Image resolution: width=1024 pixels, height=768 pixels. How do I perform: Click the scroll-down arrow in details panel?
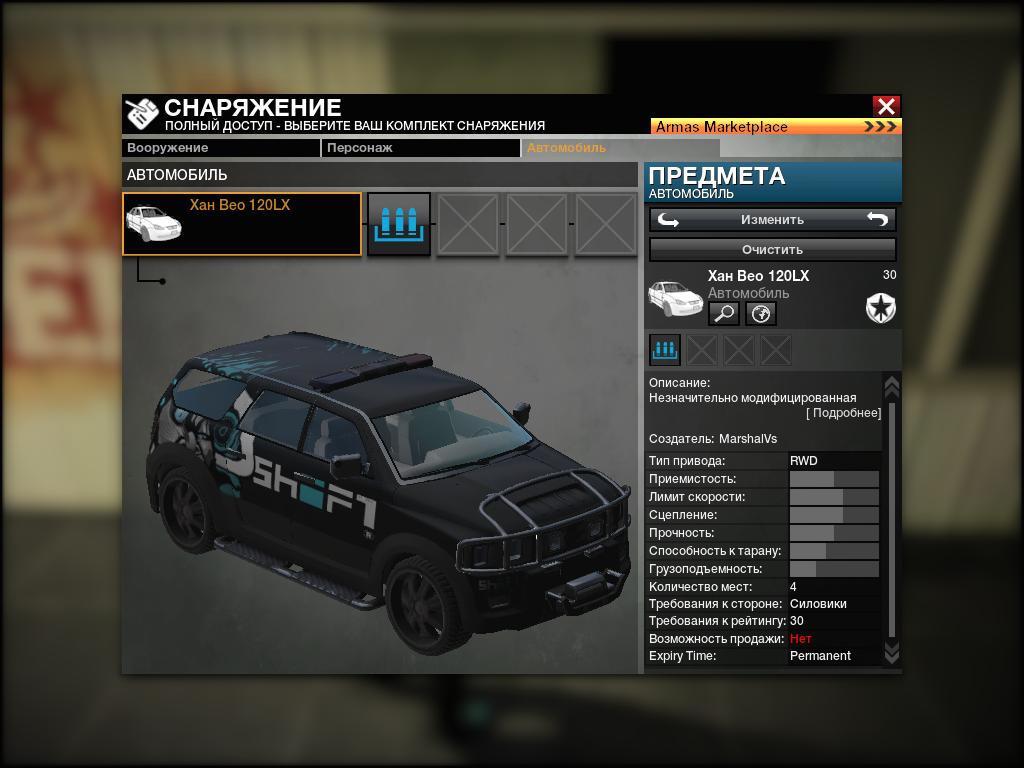(892, 652)
